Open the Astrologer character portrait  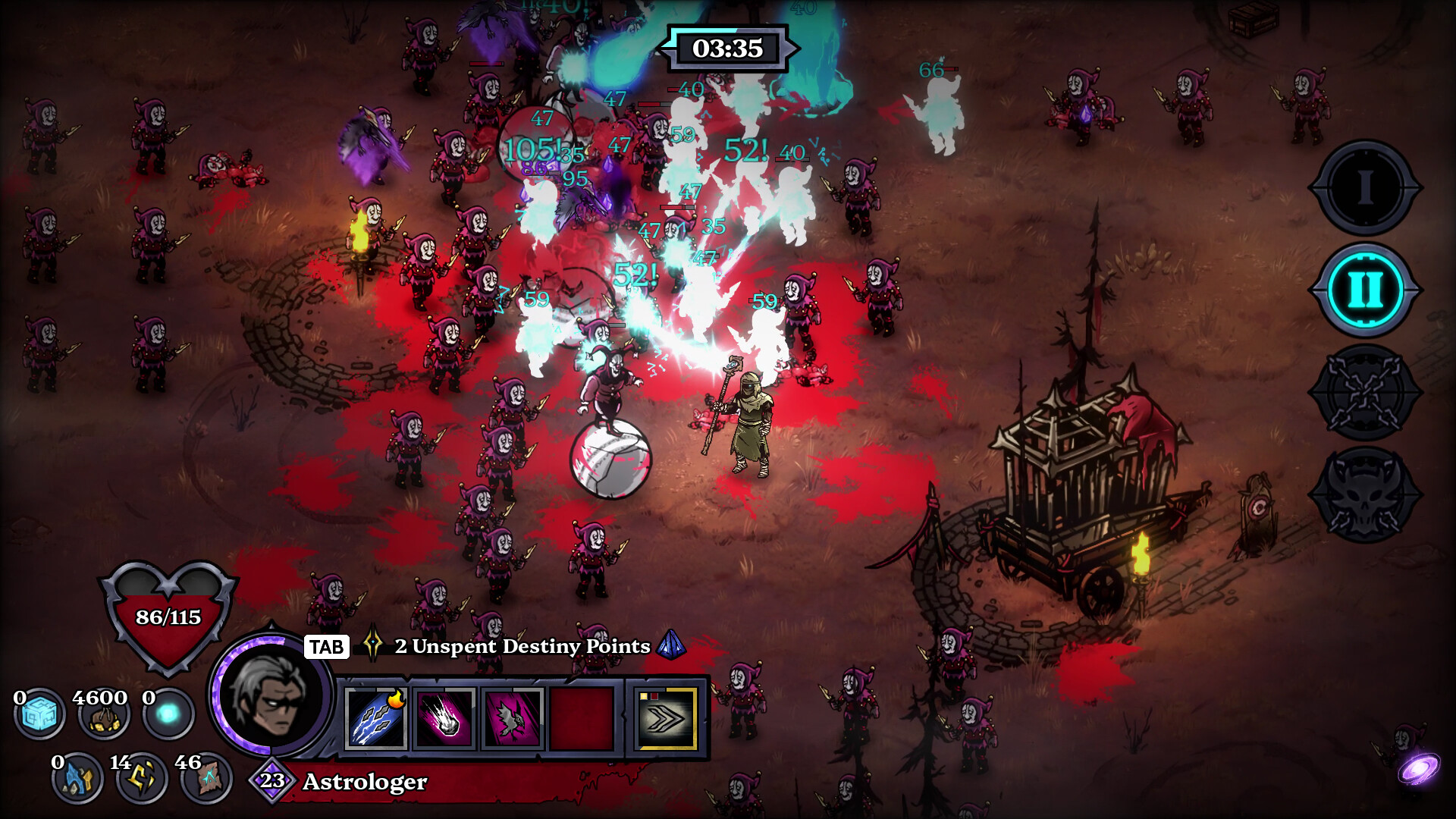(x=271, y=696)
